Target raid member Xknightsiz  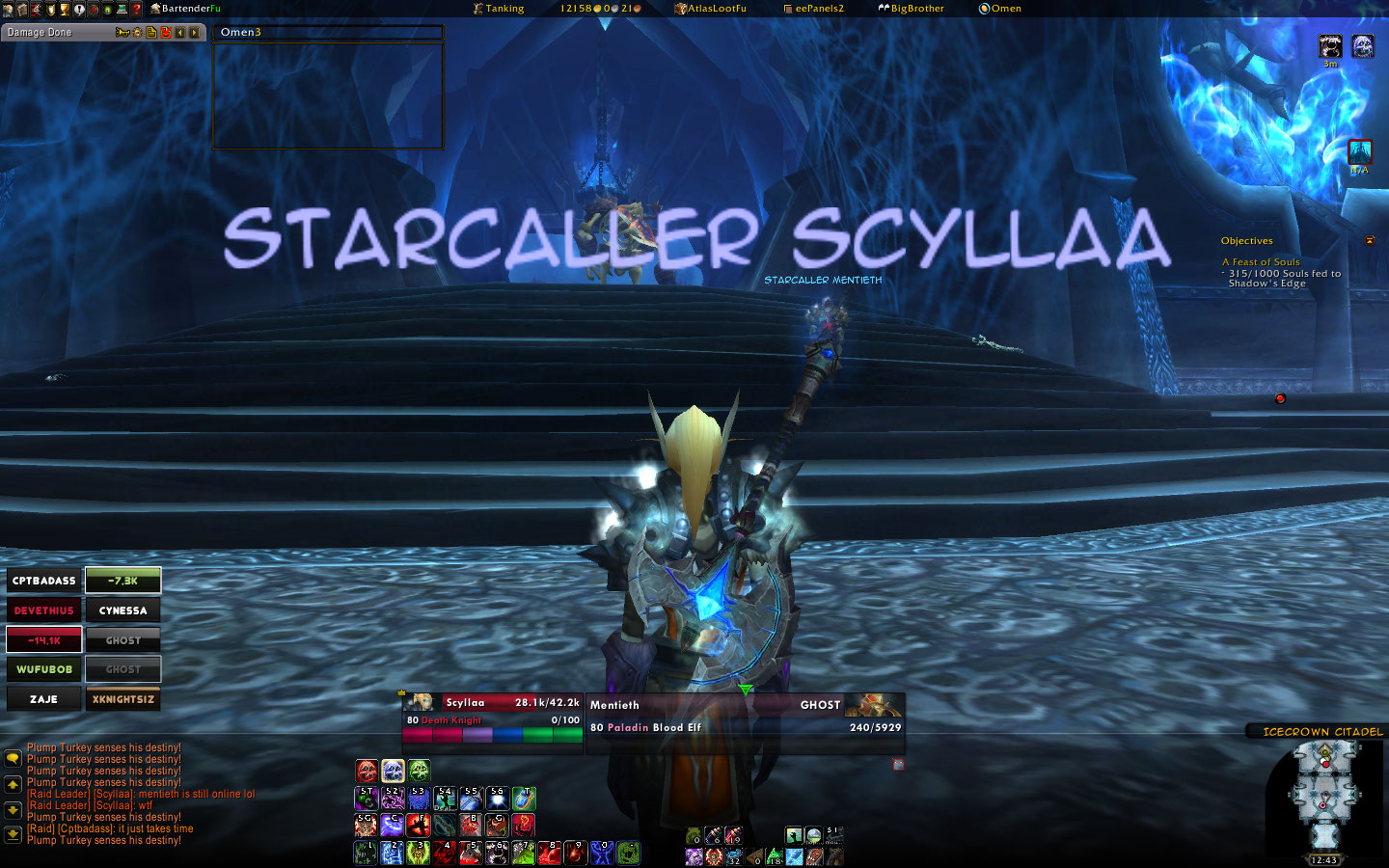click(123, 699)
